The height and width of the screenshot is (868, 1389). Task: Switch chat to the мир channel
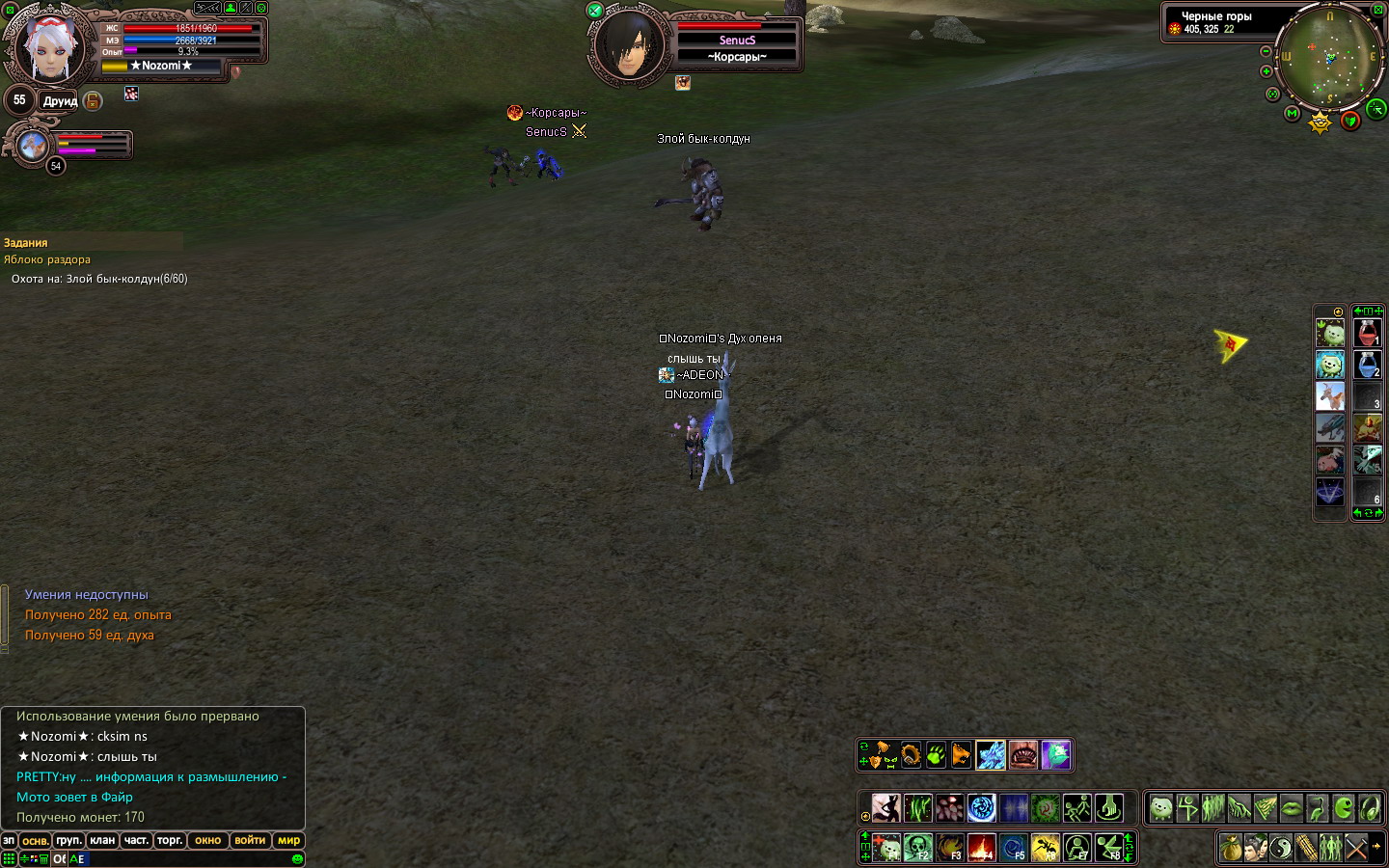click(288, 840)
